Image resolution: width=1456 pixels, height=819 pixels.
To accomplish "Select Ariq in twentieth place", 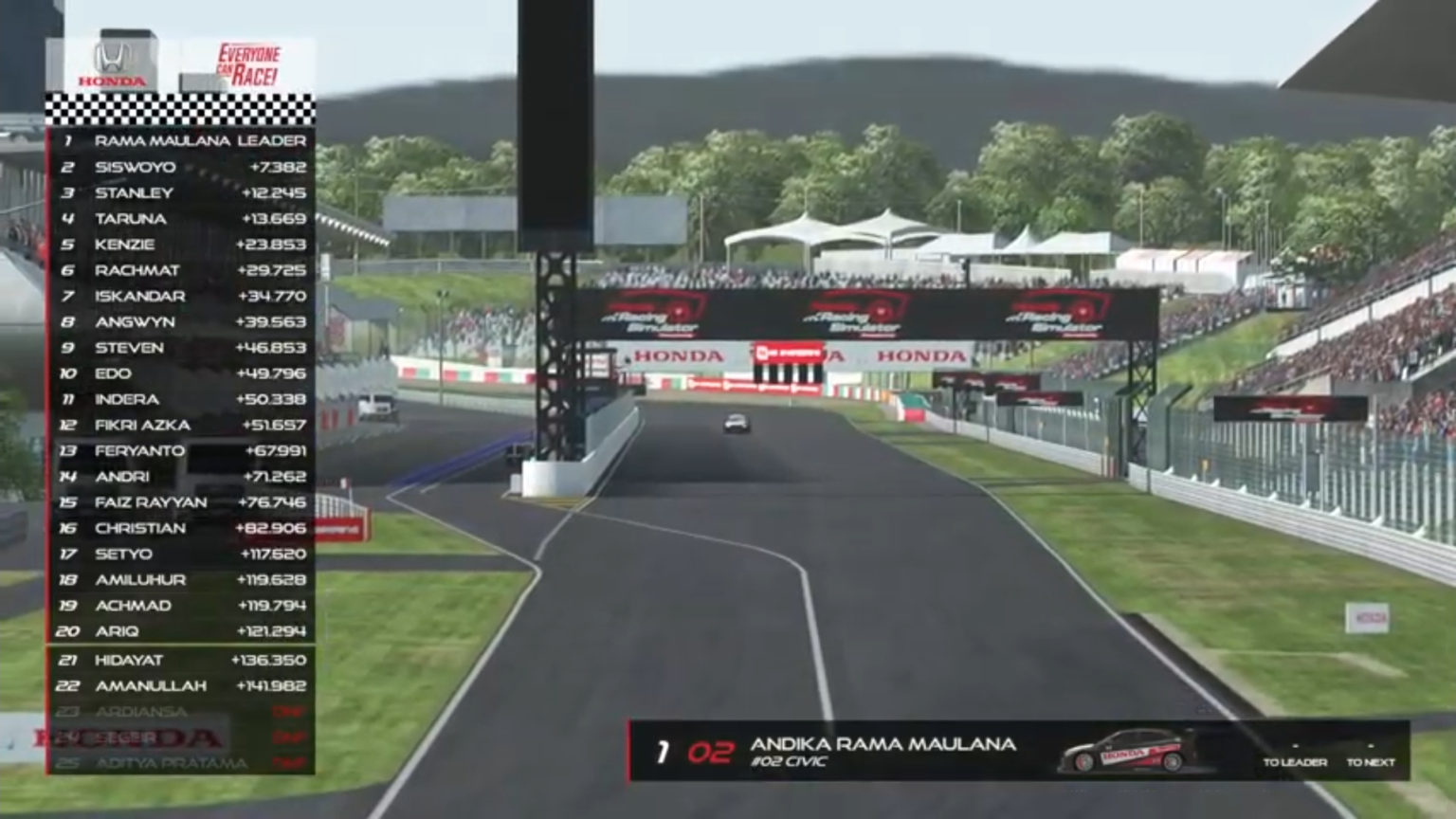I will [x=181, y=631].
